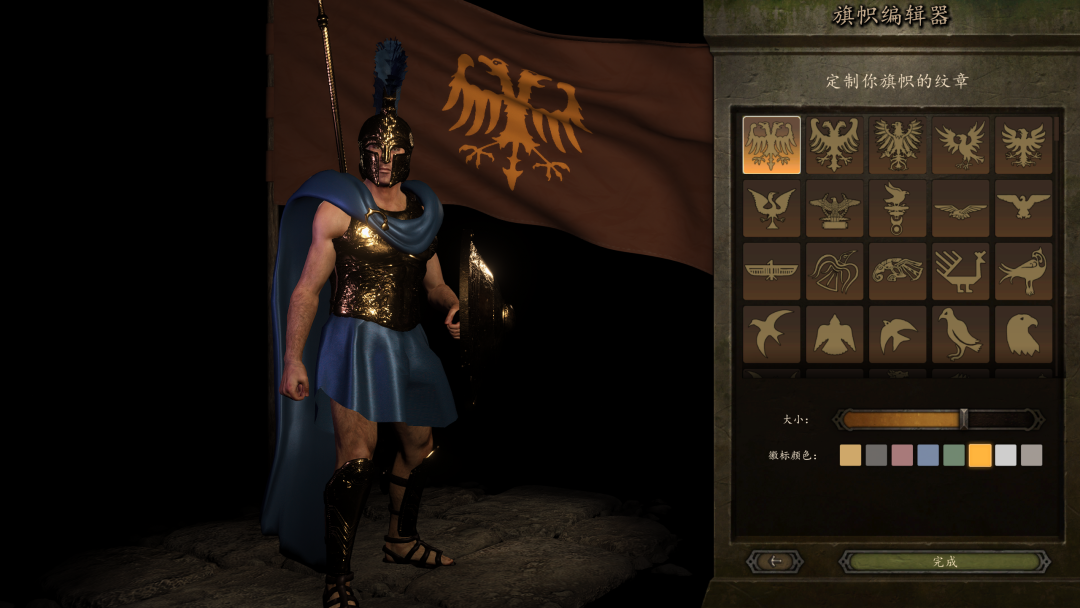1080x608 pixels.
Task: Choose the geometric peacock emblem
Action: pyautogui.click(x=960, y=270)
